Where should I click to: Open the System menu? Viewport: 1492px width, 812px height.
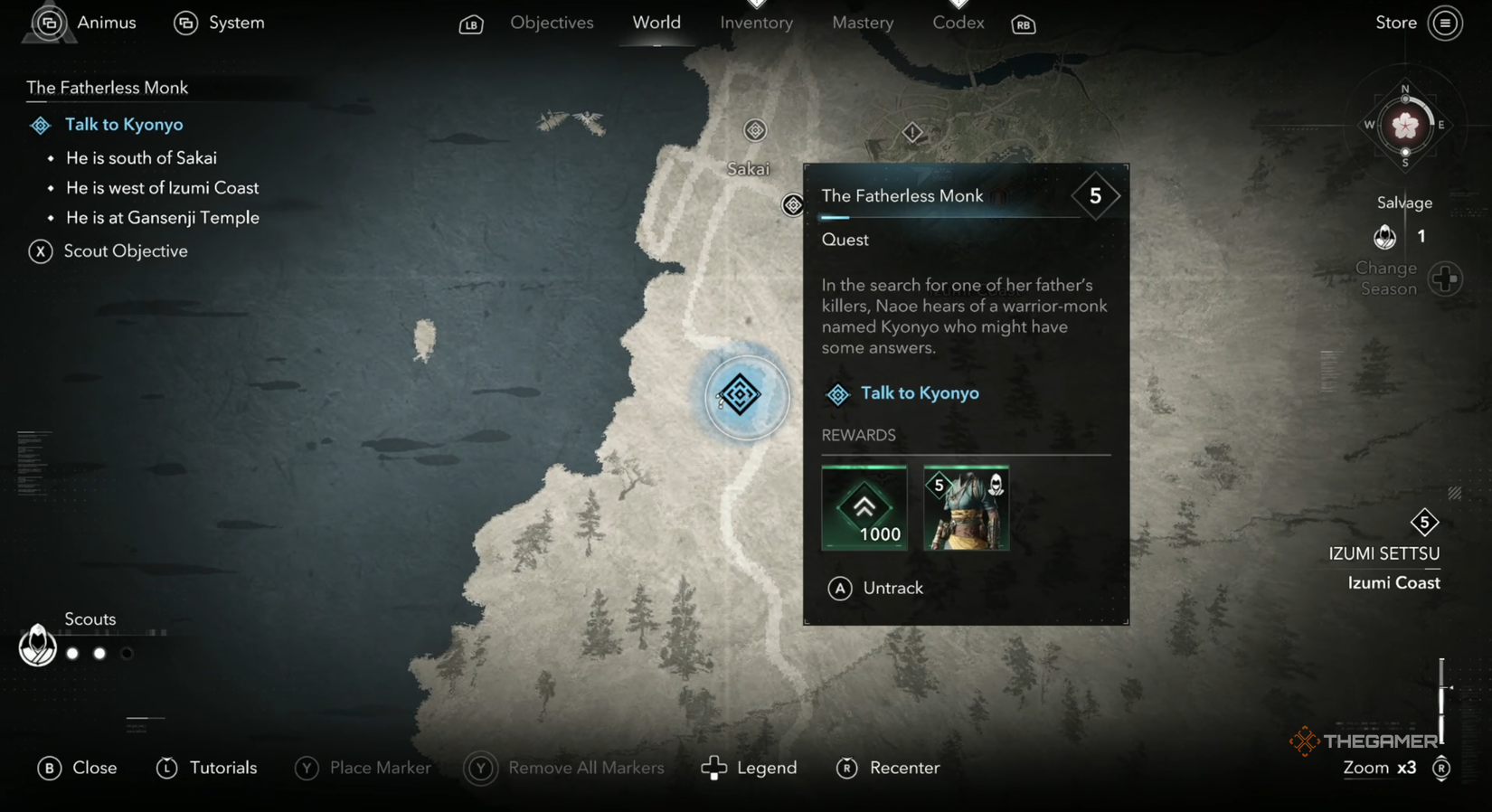(x=219, y=23)
